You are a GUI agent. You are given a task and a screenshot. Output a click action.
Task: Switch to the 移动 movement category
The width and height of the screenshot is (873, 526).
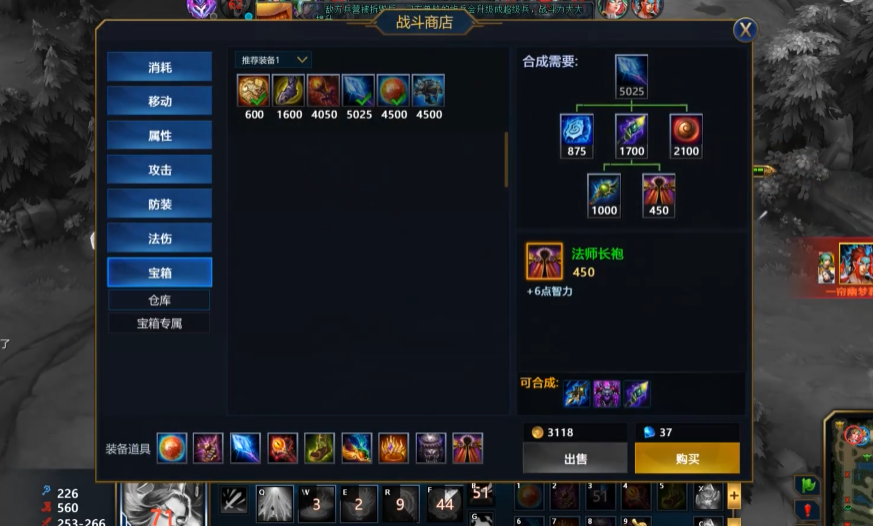click(160, 102)
